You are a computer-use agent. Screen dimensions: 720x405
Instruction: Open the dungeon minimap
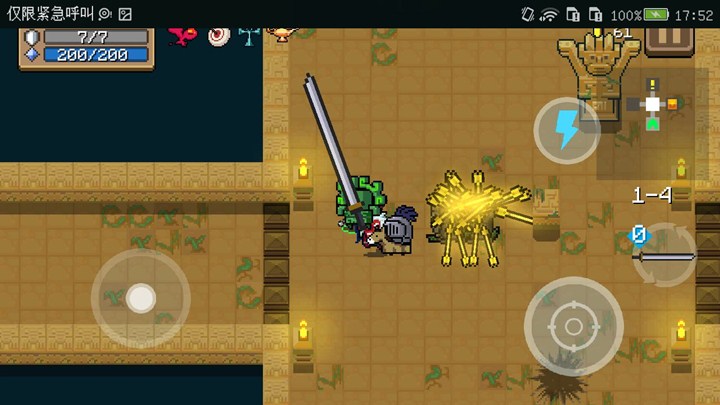(x=653, y=104)
